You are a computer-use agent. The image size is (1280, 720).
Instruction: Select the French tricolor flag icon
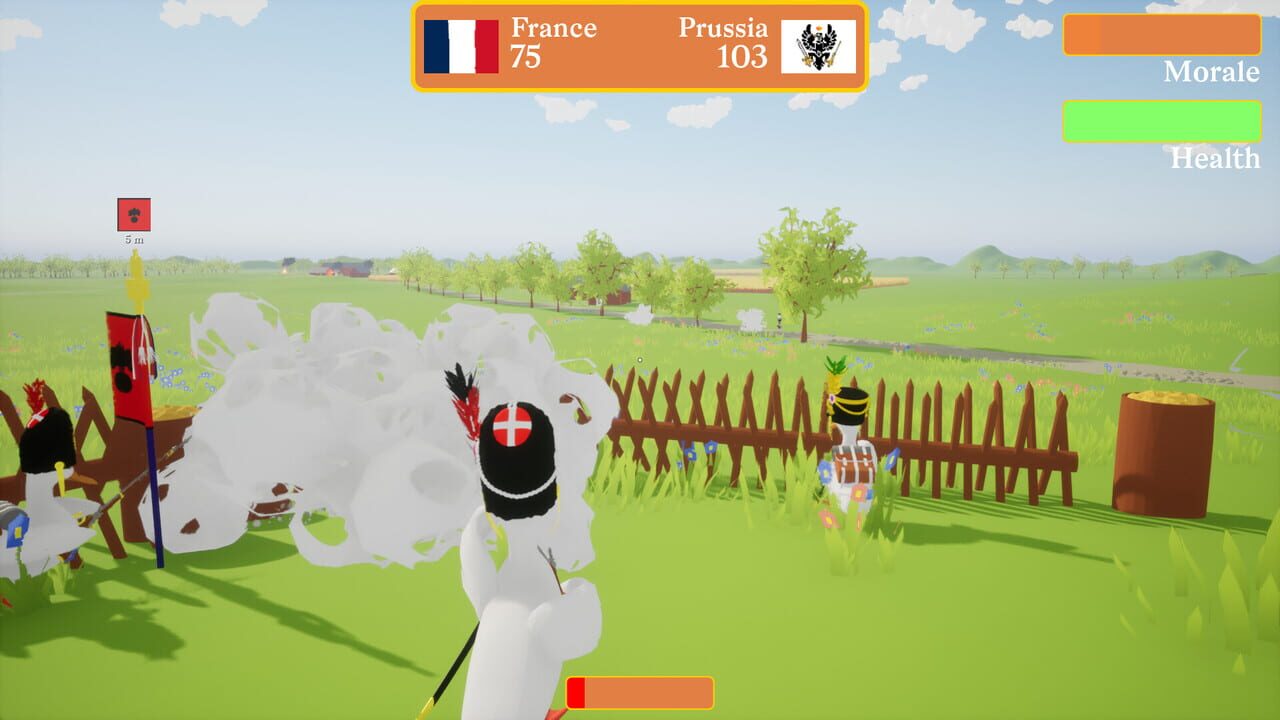[x=461, y=48]
